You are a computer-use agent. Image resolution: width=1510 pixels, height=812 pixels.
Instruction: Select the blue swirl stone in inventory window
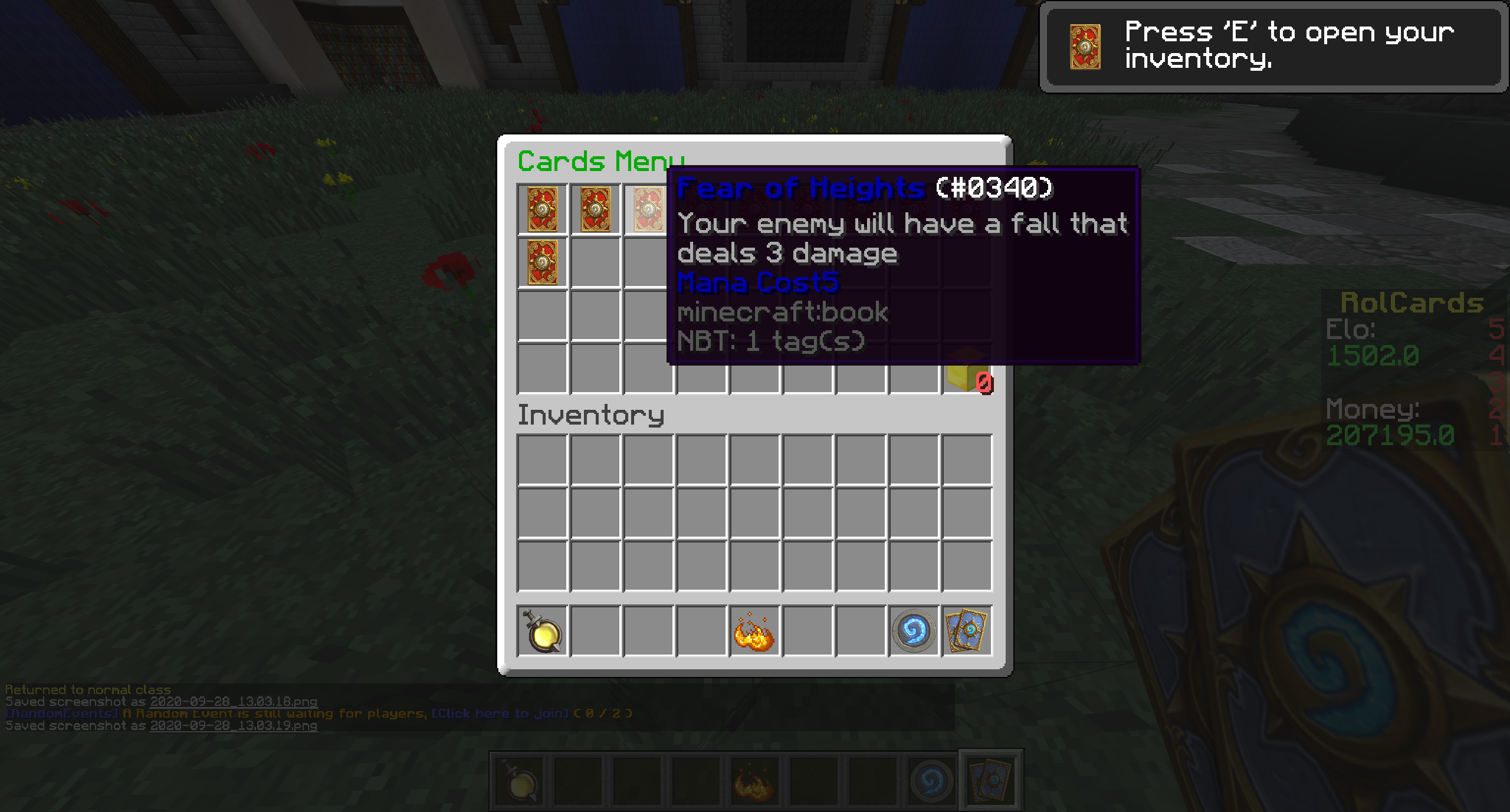(914, 632)
